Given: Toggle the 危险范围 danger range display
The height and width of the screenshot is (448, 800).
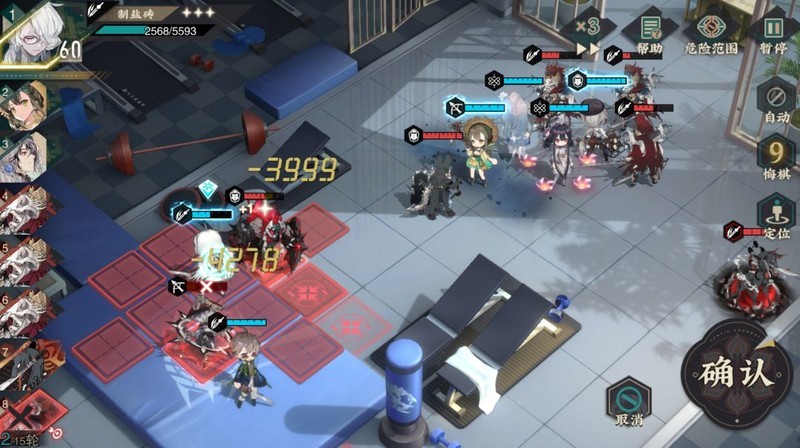Looking at the screenshot, I should click(x=712, y=31).
